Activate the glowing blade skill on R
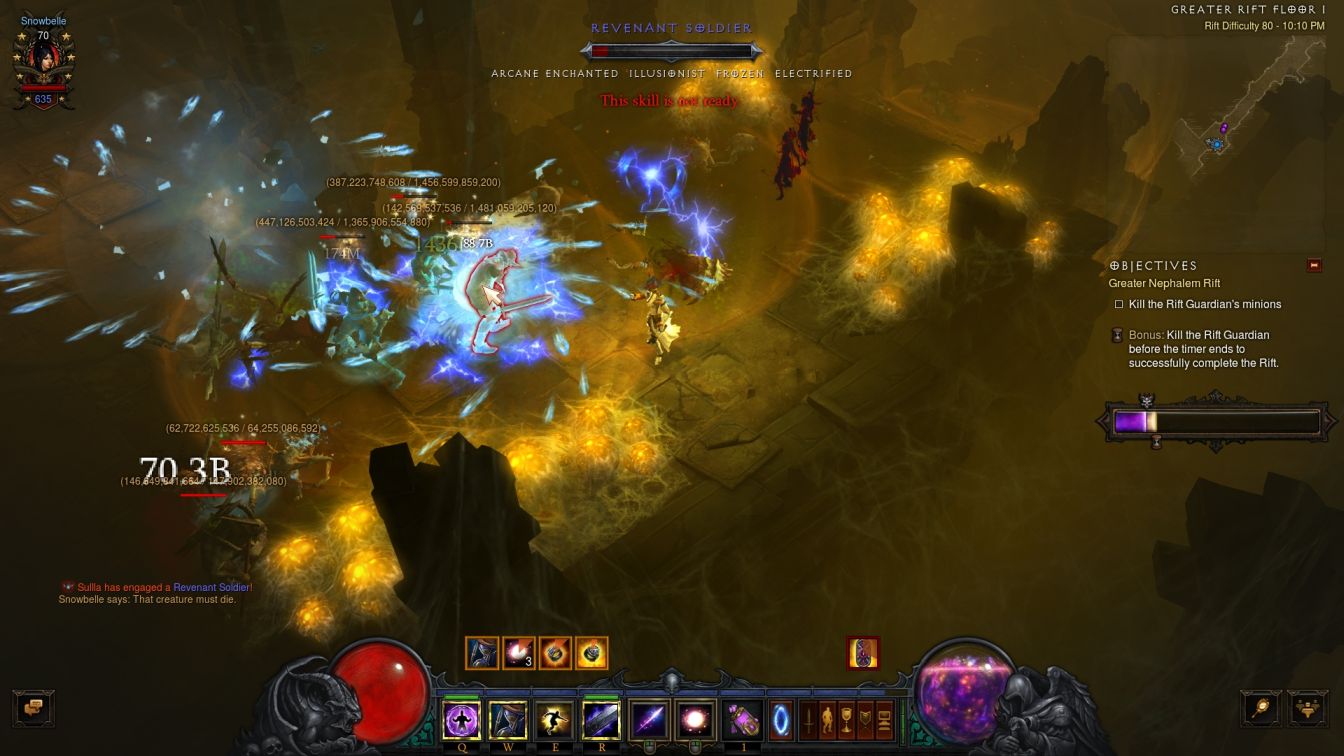 point(600,720)
